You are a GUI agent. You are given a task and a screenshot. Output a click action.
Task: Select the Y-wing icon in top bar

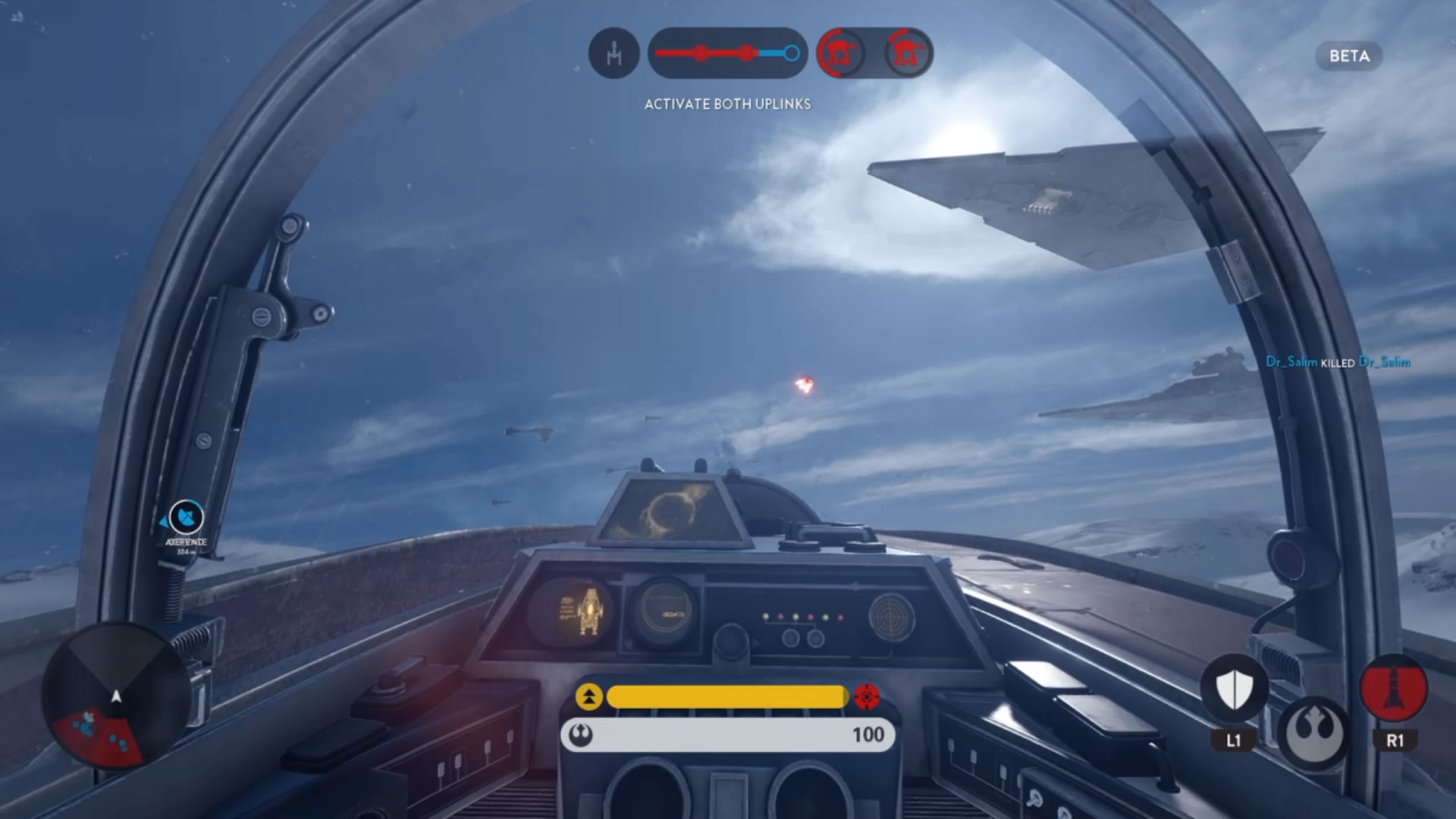(x=613, y=53)
